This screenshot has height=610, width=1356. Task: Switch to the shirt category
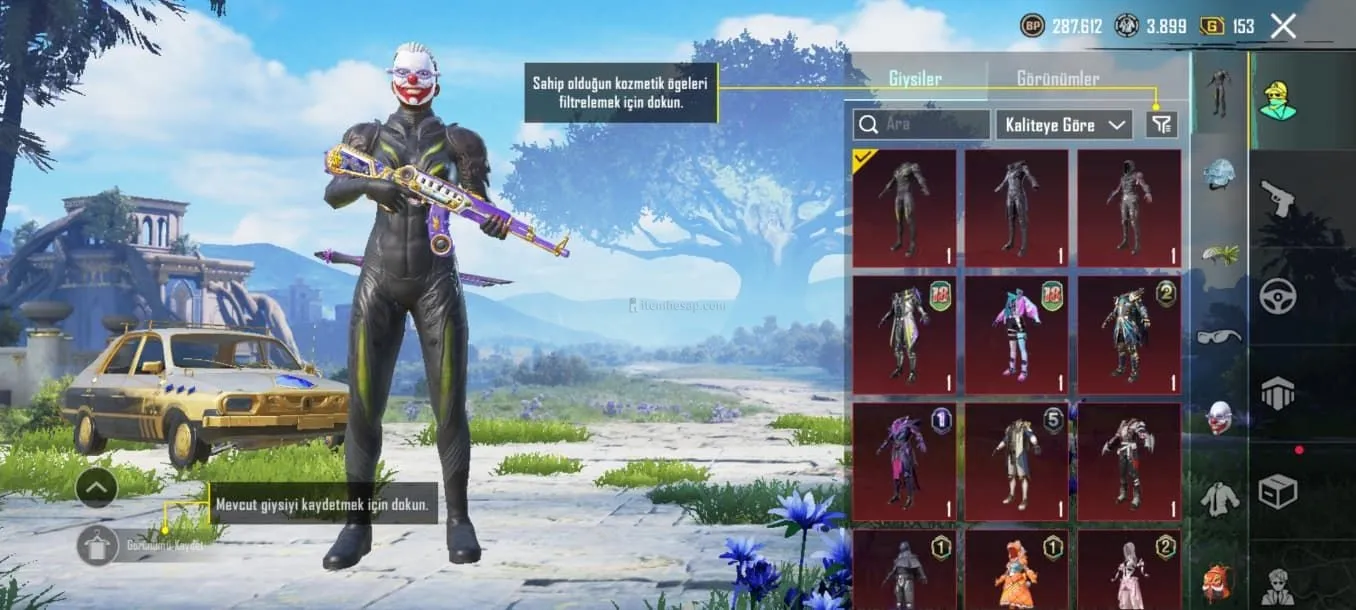tap(1218, 497)
